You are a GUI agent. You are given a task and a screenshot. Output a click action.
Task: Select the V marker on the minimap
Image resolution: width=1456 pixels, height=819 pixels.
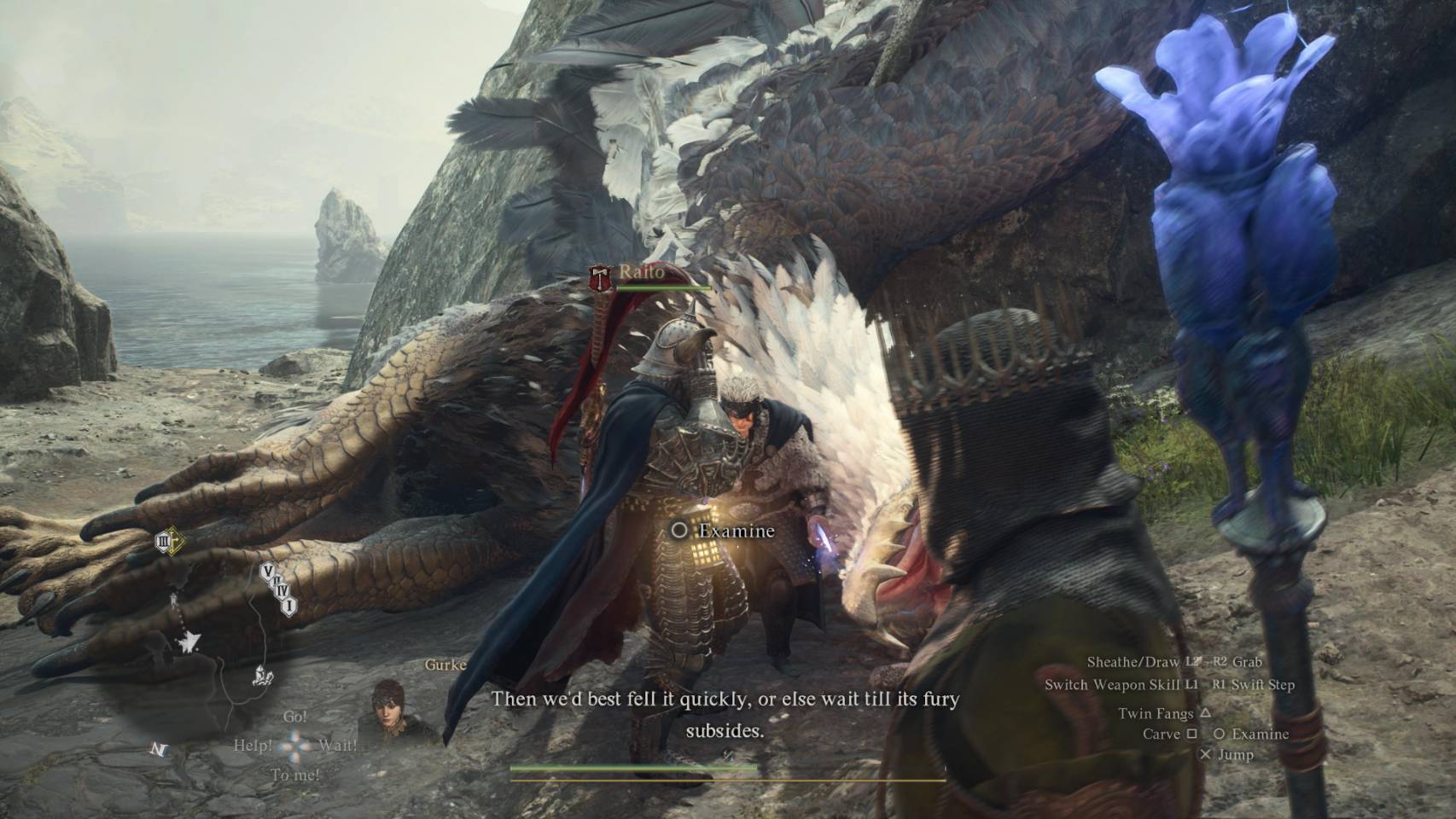(x=267, y=571)
